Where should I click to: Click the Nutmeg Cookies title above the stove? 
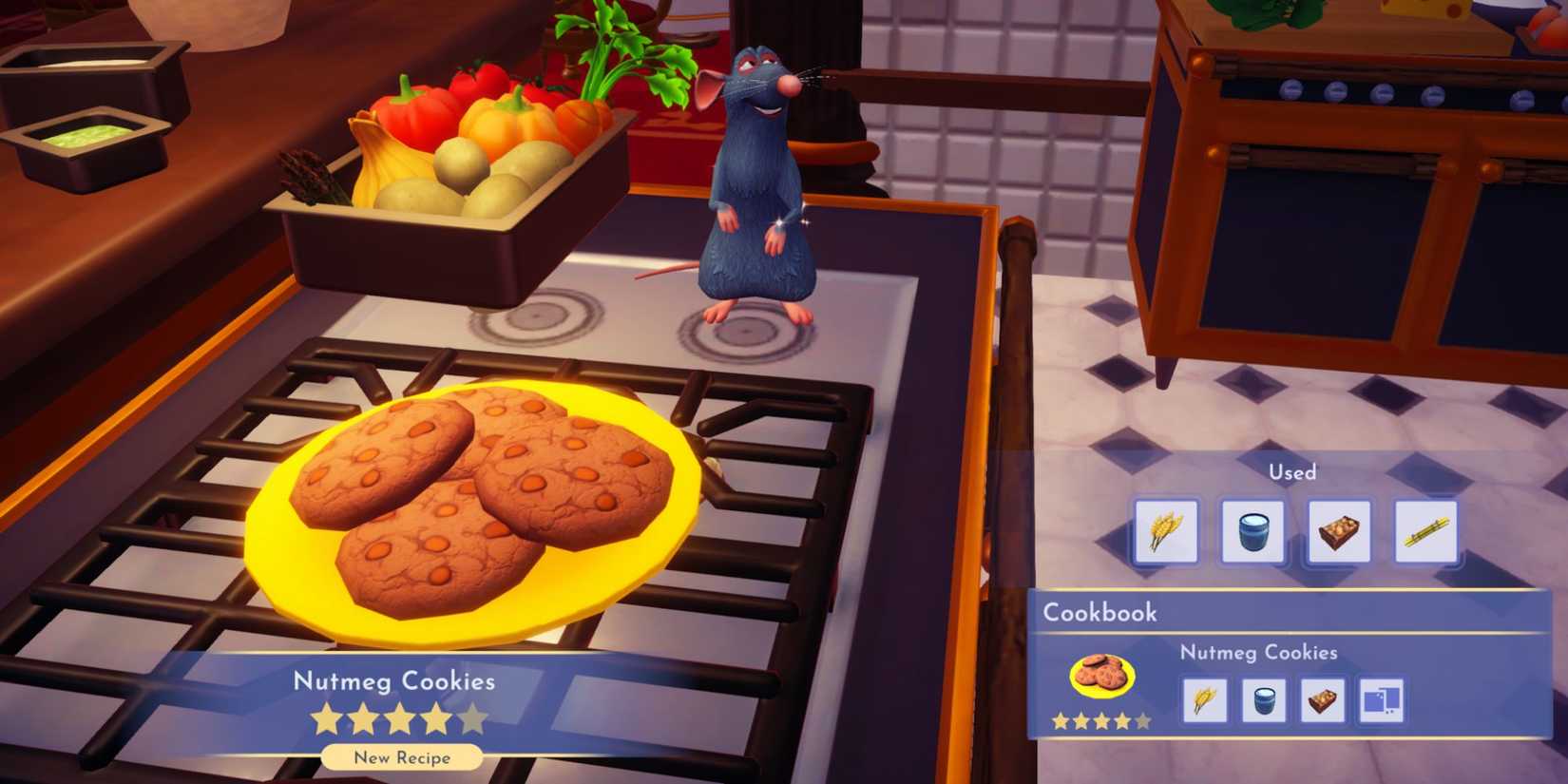coord(394,681)
